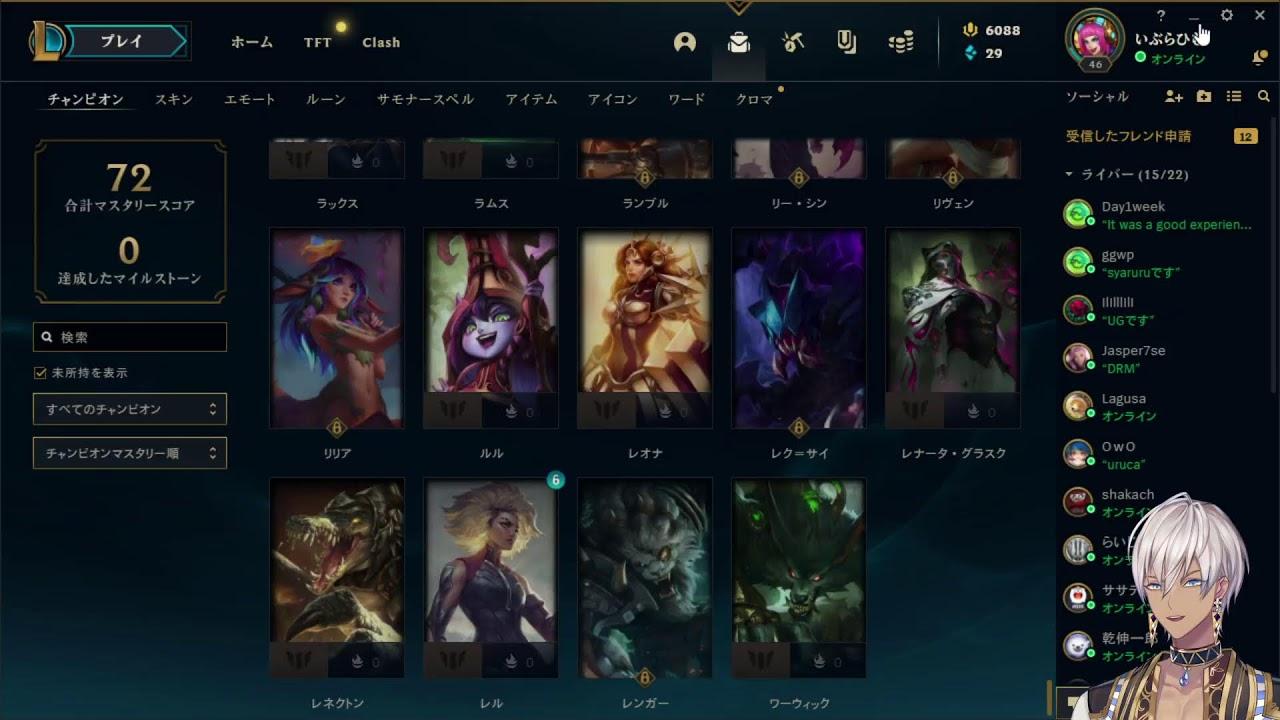The width and height of the screenshot is (1280, 720).
Task: Open Your Shop
Action: [846, 44]
